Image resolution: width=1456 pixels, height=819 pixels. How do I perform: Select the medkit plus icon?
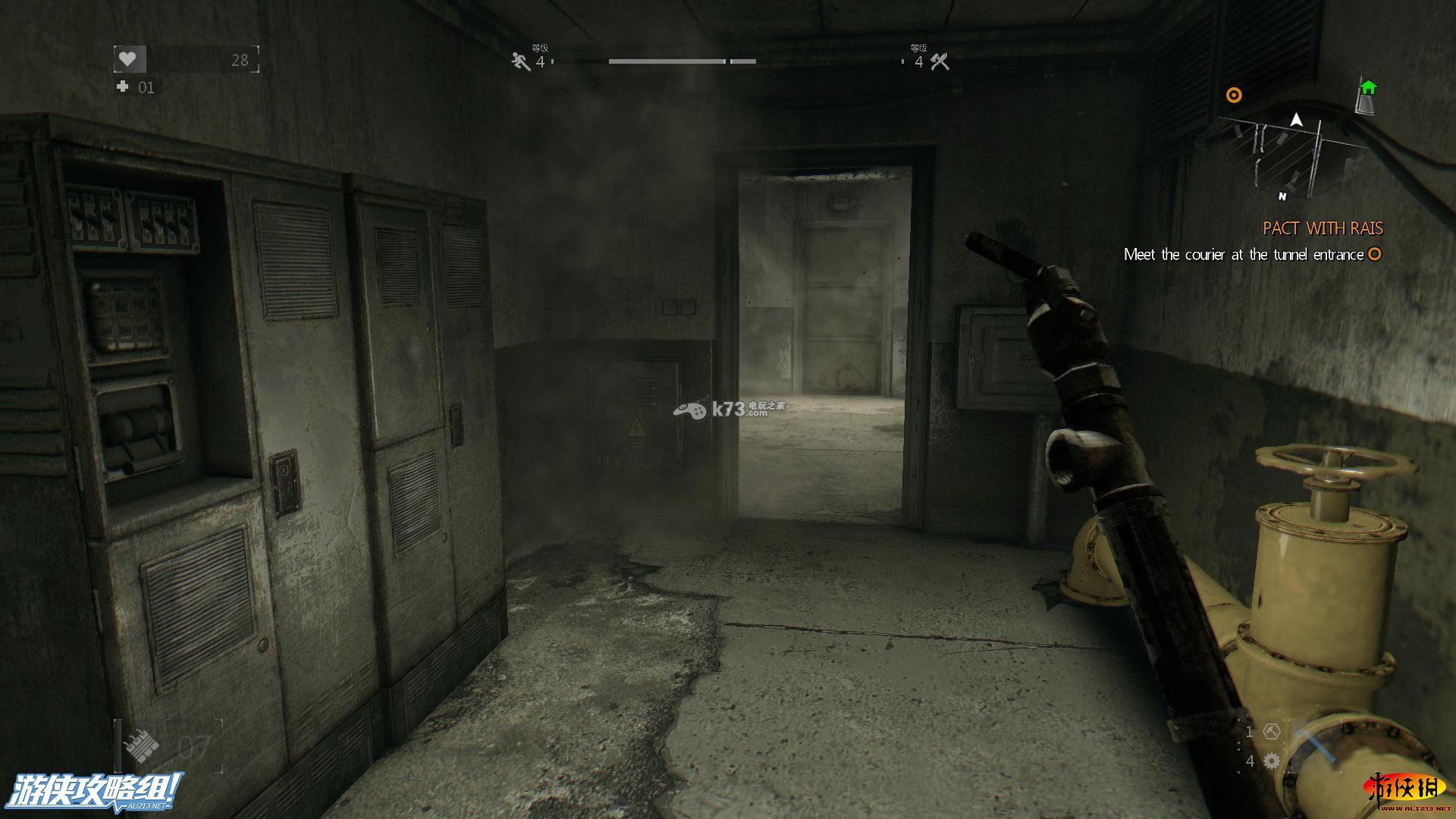click(122, 86)
